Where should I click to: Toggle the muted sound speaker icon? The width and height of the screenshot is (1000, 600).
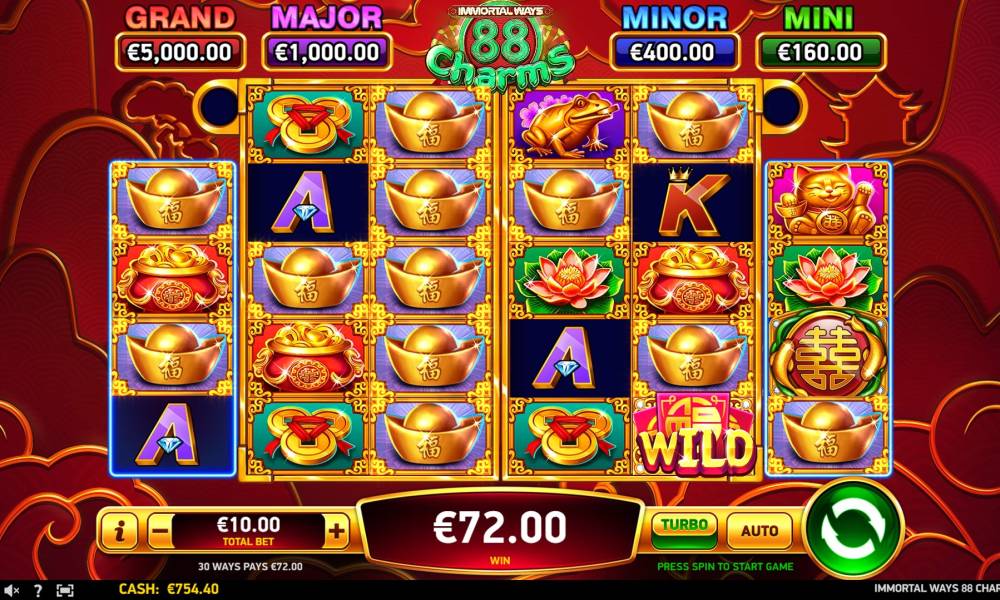click(x=10, y=590)
